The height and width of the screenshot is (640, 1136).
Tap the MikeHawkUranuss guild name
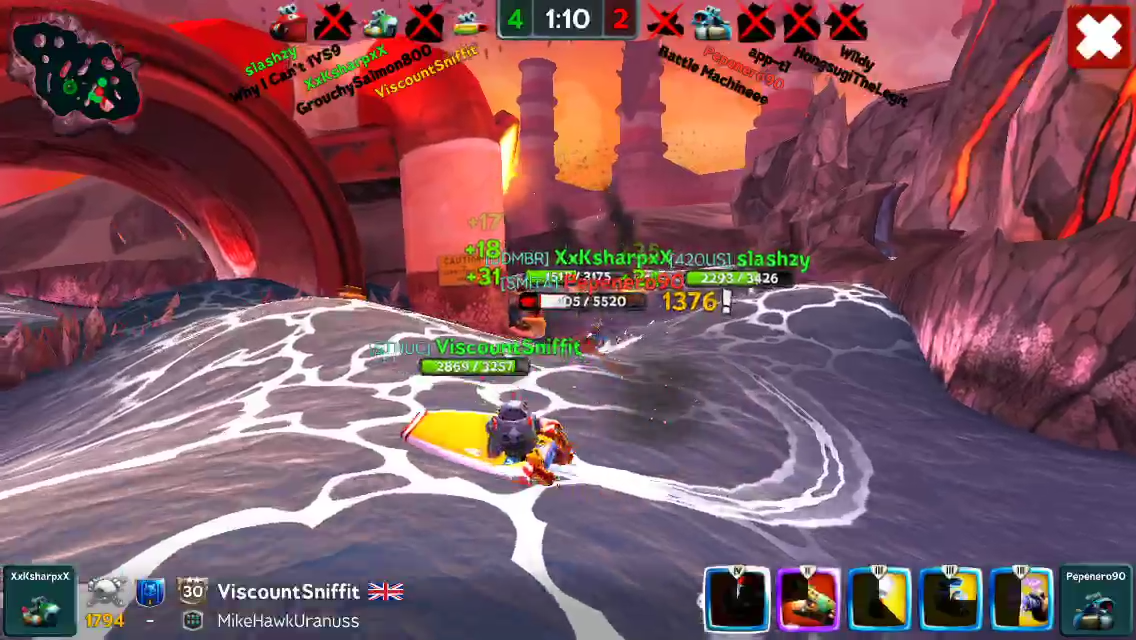tap(288, 621)
